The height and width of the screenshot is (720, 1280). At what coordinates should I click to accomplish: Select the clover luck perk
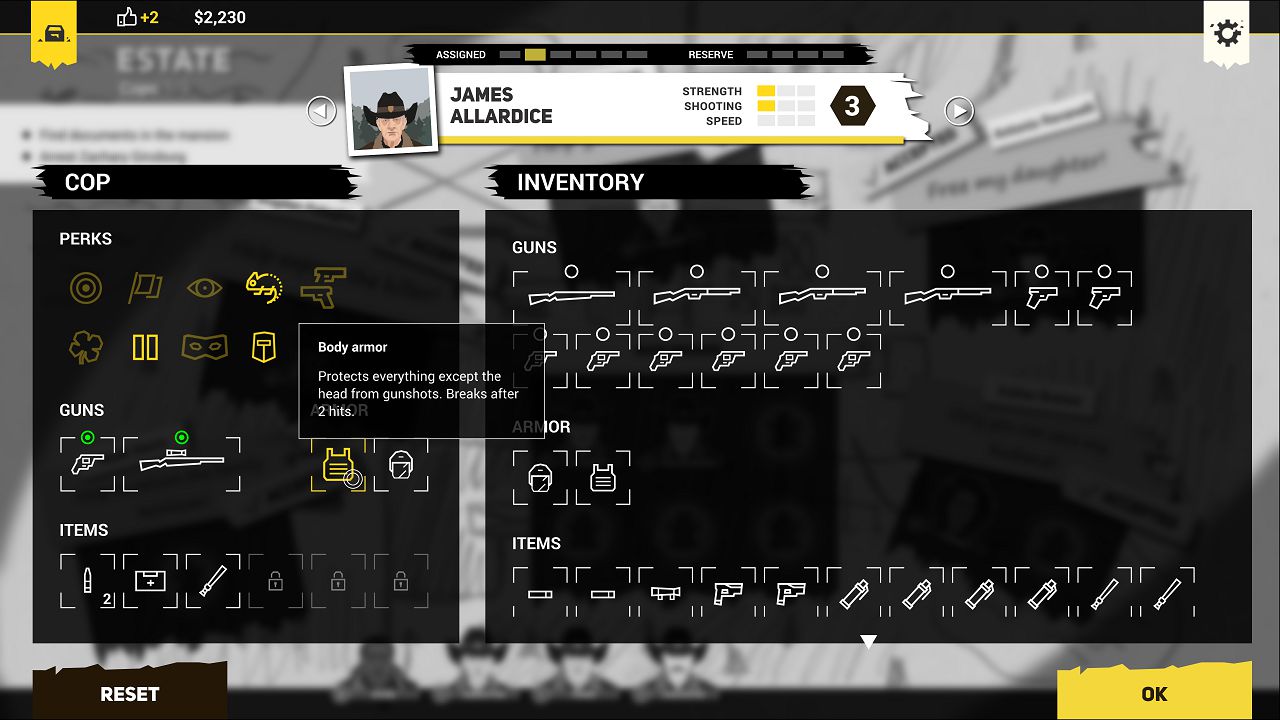[x=85, y=347]
